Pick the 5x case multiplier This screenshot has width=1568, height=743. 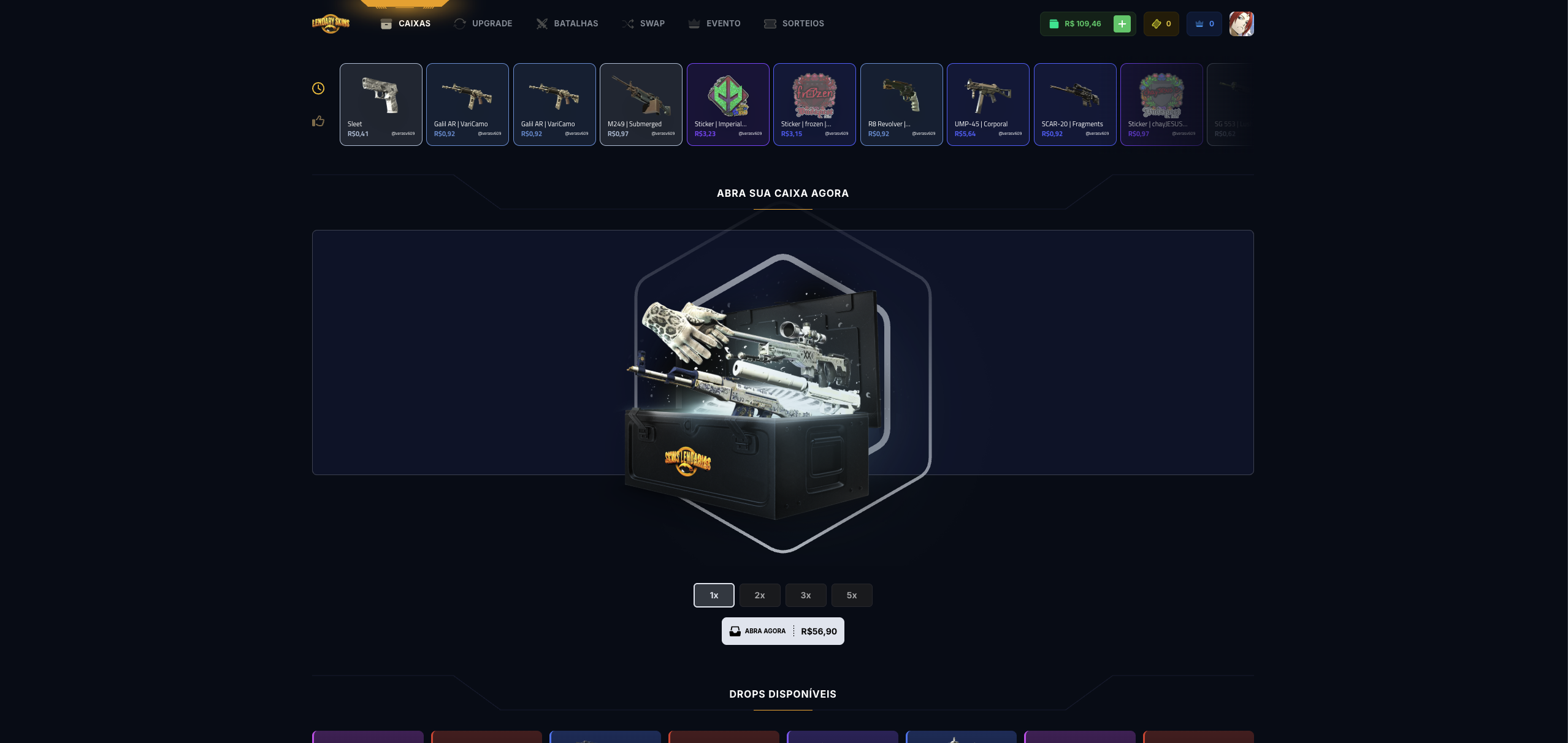[852, 595]
